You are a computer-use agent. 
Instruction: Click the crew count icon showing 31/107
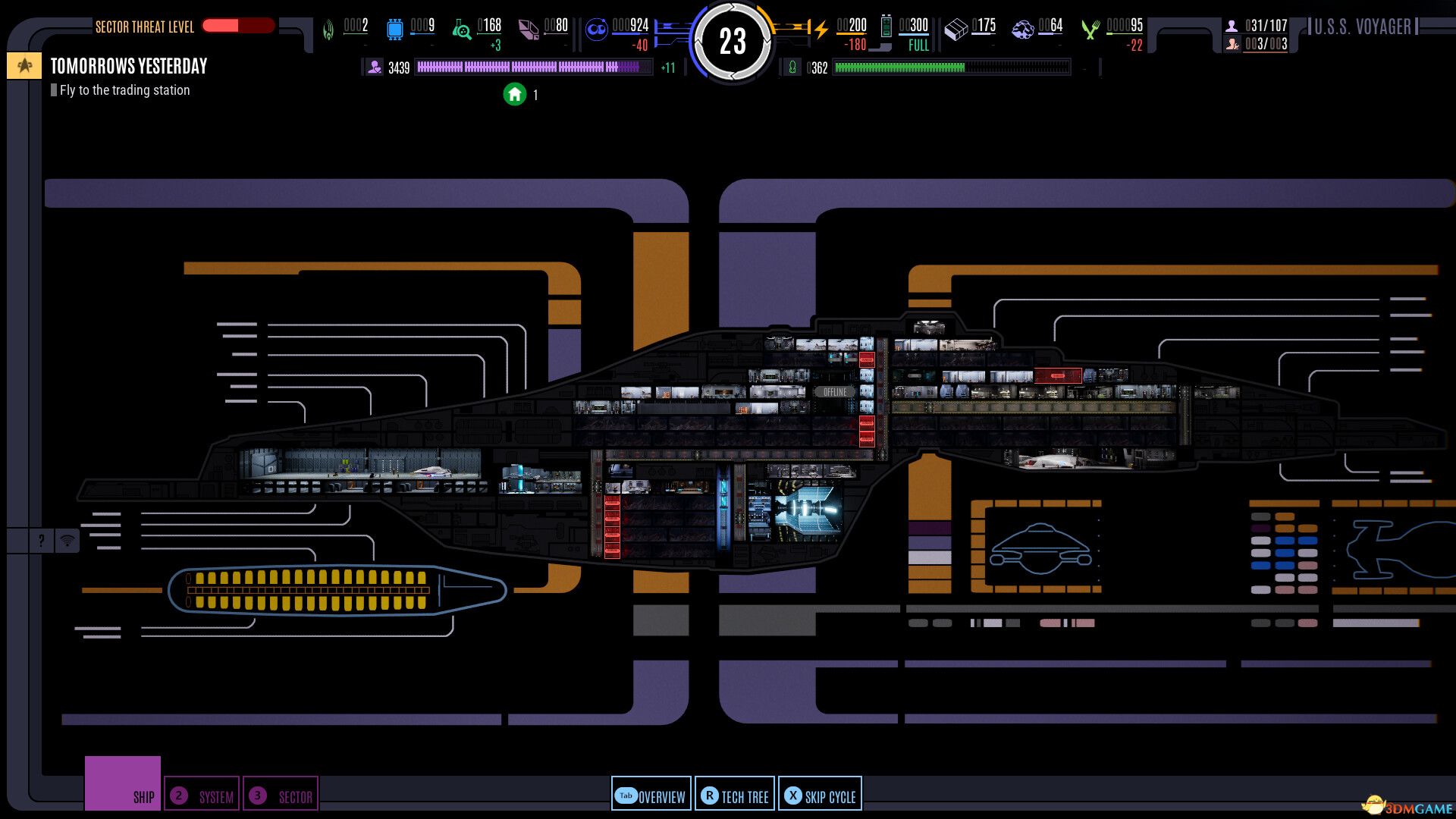coord(1232,26)
